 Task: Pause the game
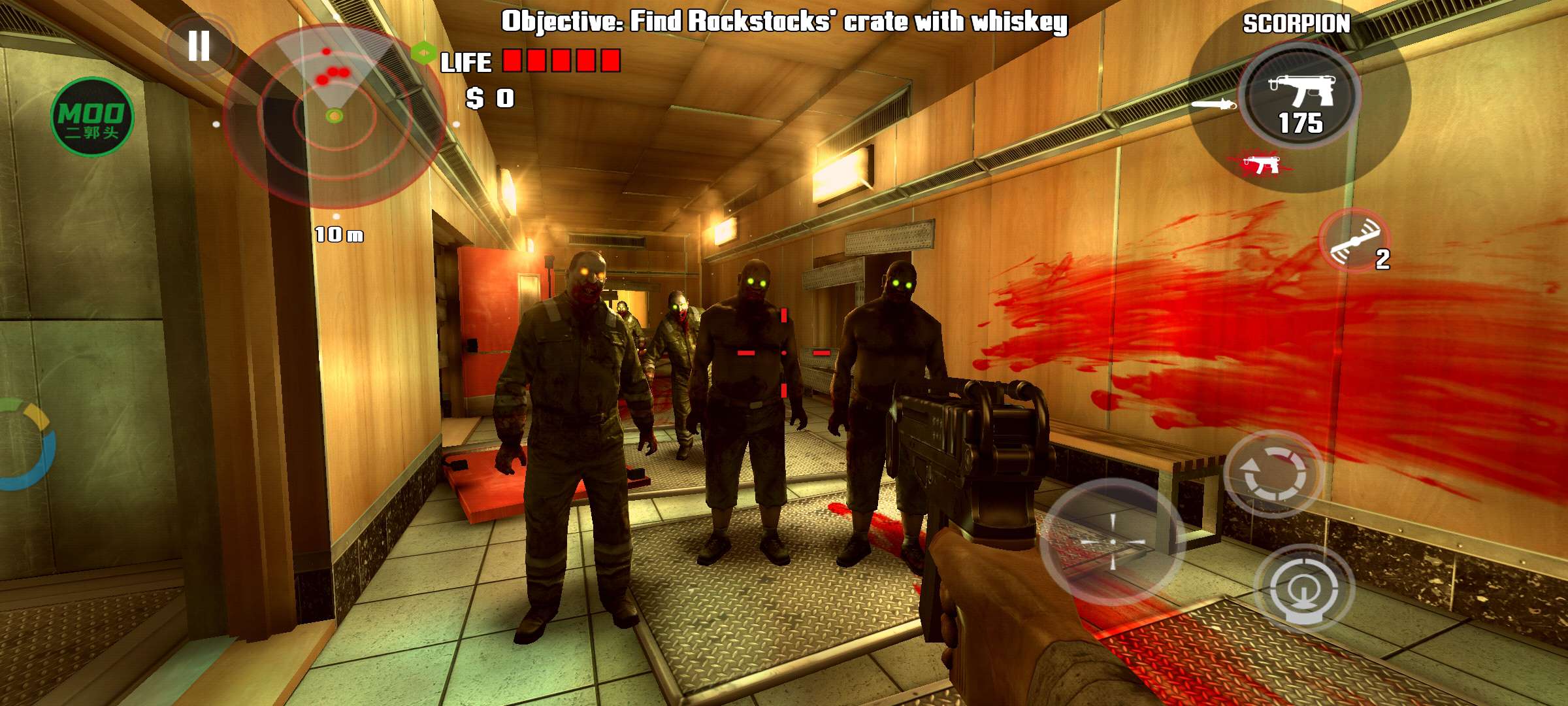[199, 46]
